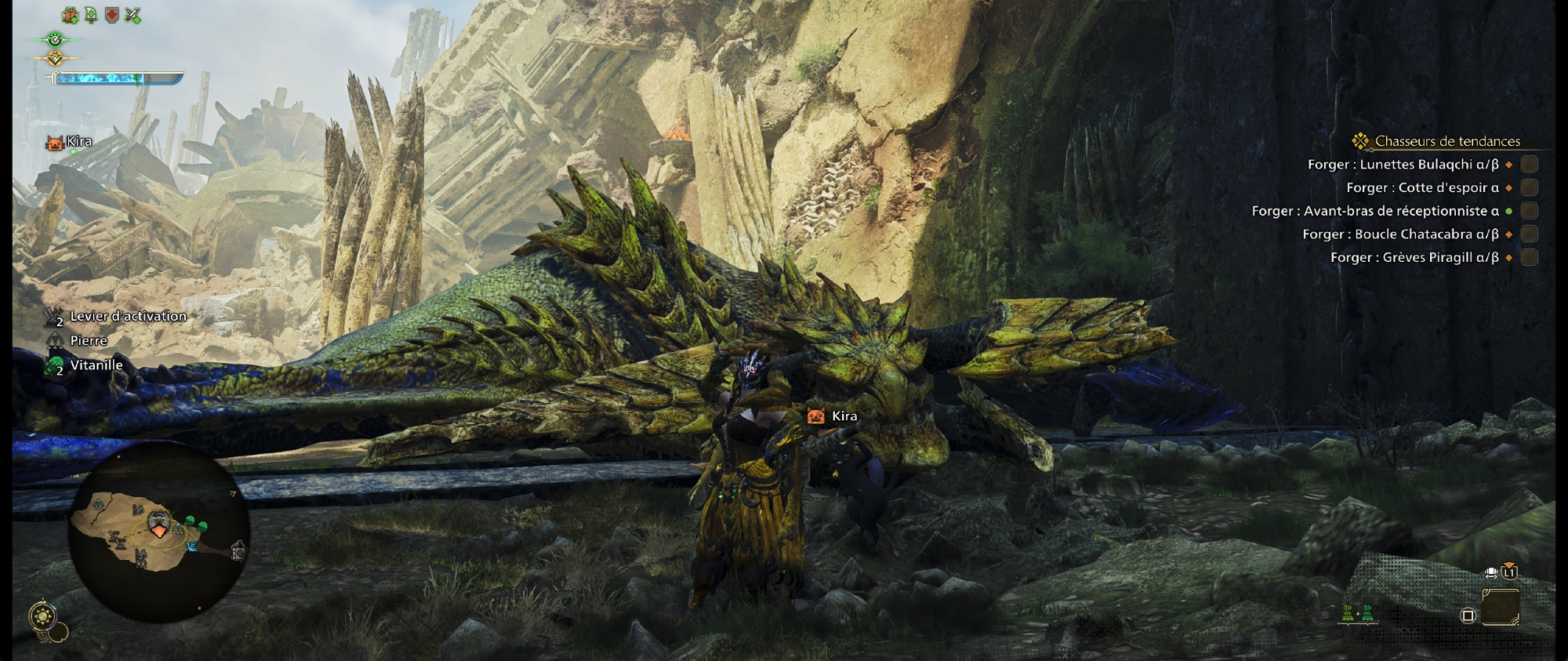
Task: Choose the Pierre entry in the item list
Action: (88, 341)
